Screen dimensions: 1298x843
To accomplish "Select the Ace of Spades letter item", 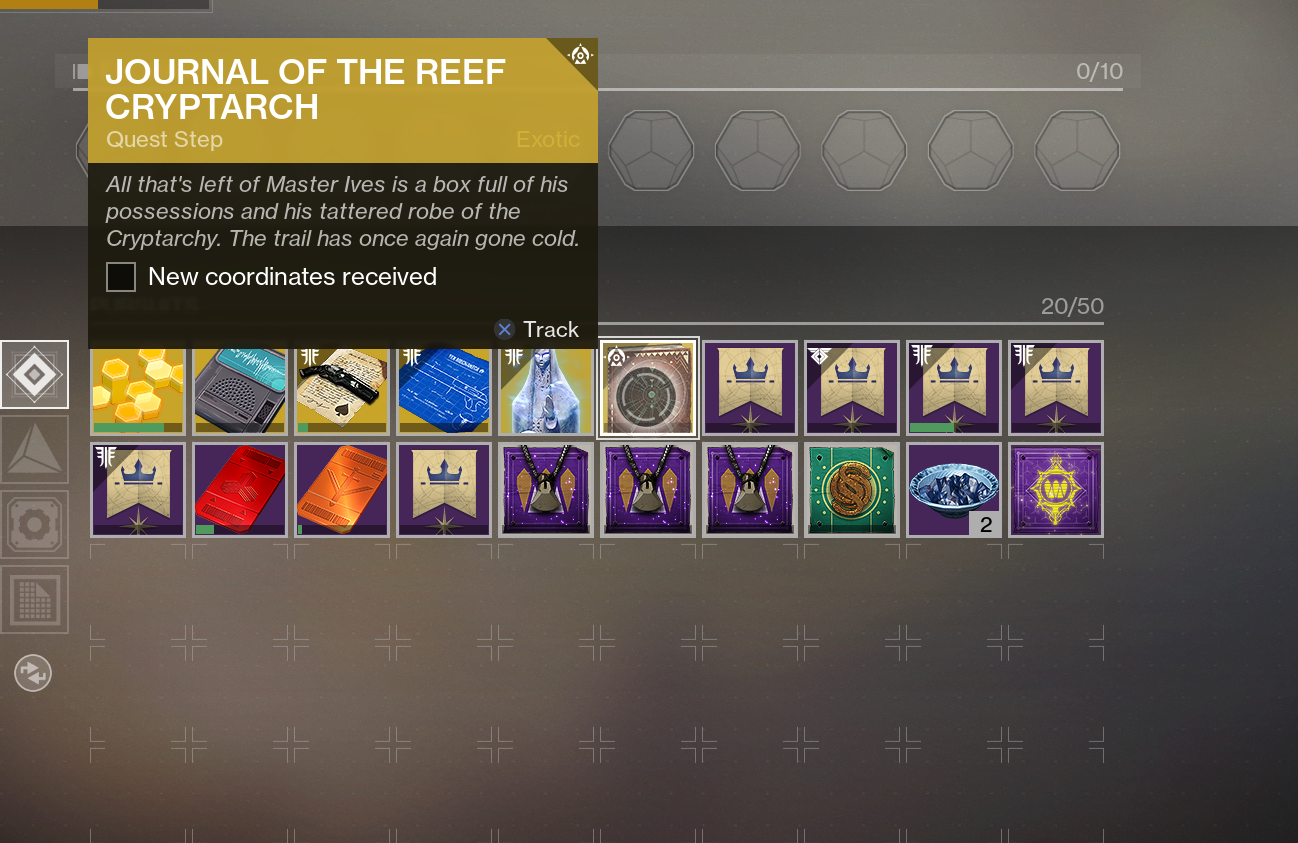I will (341, 388).
